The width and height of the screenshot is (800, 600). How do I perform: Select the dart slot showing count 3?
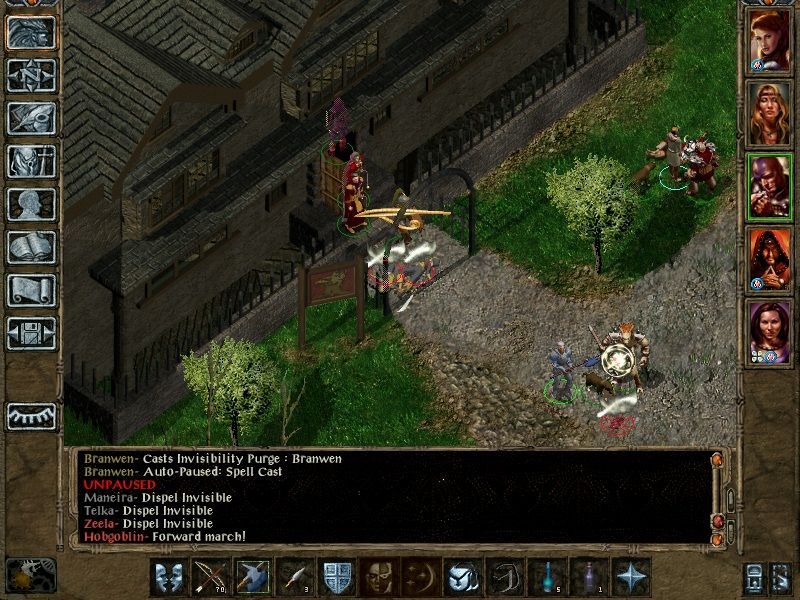[294, 577]
